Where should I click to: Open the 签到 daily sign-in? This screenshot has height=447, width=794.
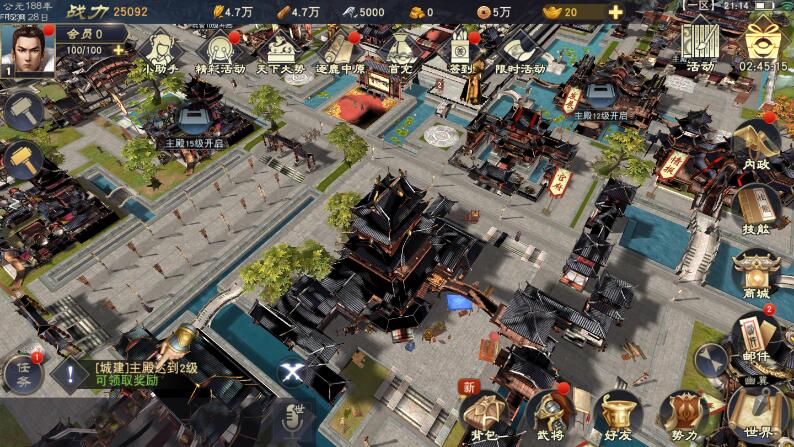461,52
